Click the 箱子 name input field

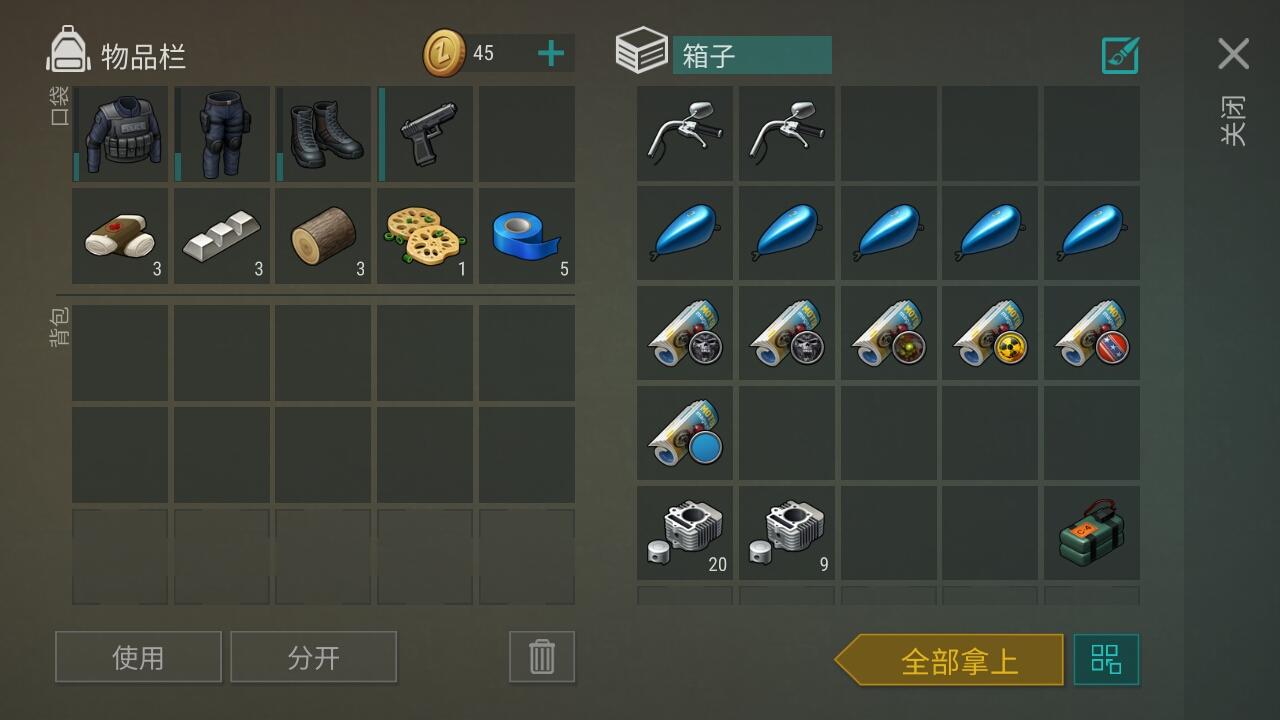coord(753,55)
